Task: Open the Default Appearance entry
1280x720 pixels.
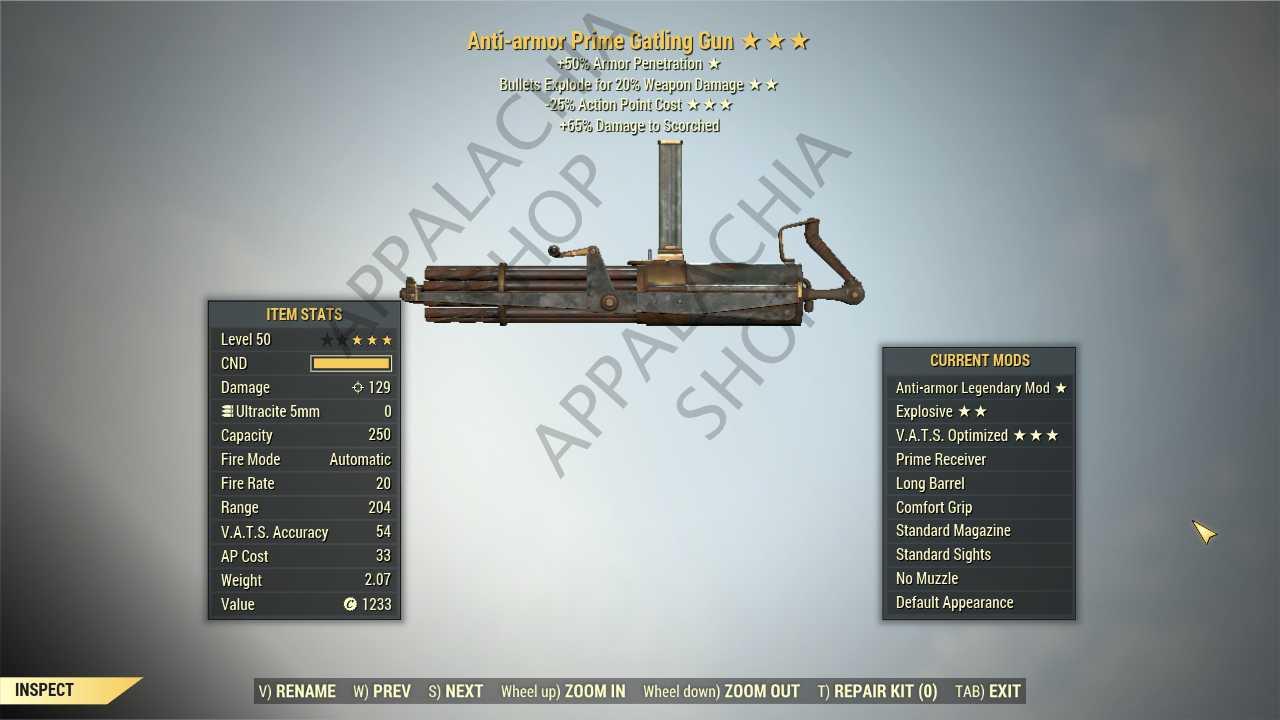Action: click(954, 602)
